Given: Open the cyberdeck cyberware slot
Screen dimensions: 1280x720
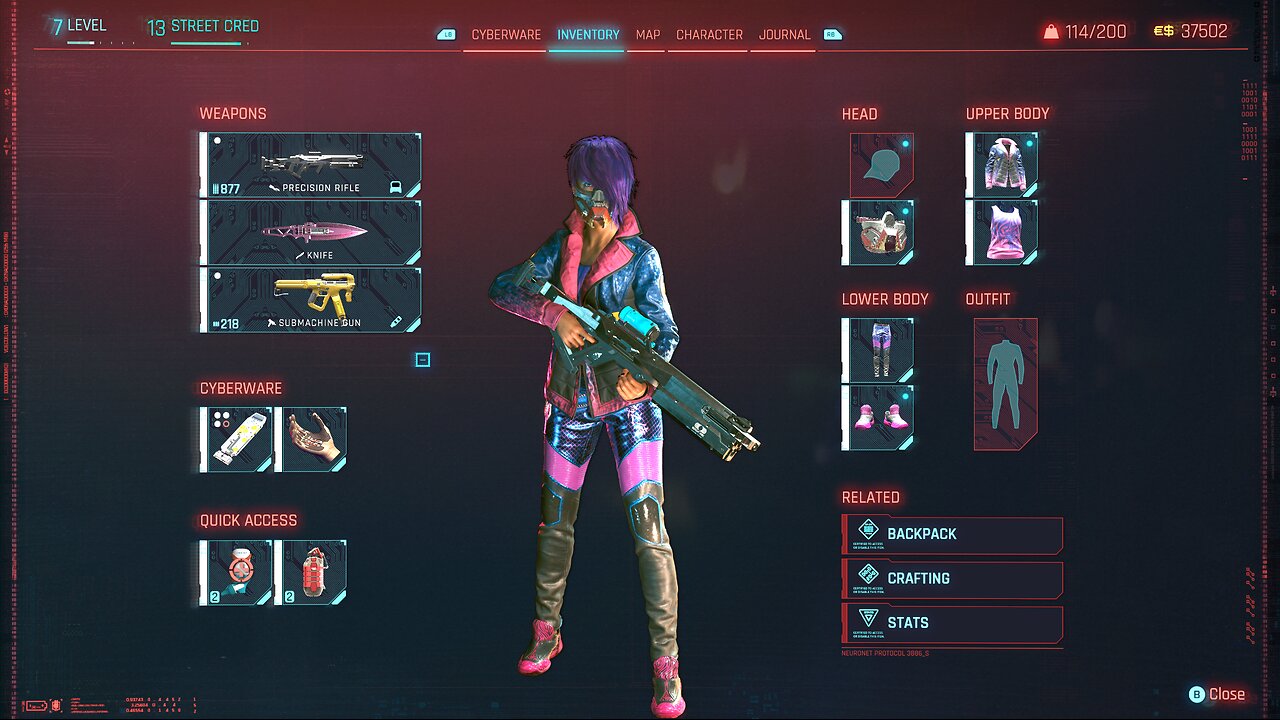Looking at the screenshot, I should coord(236,439).
